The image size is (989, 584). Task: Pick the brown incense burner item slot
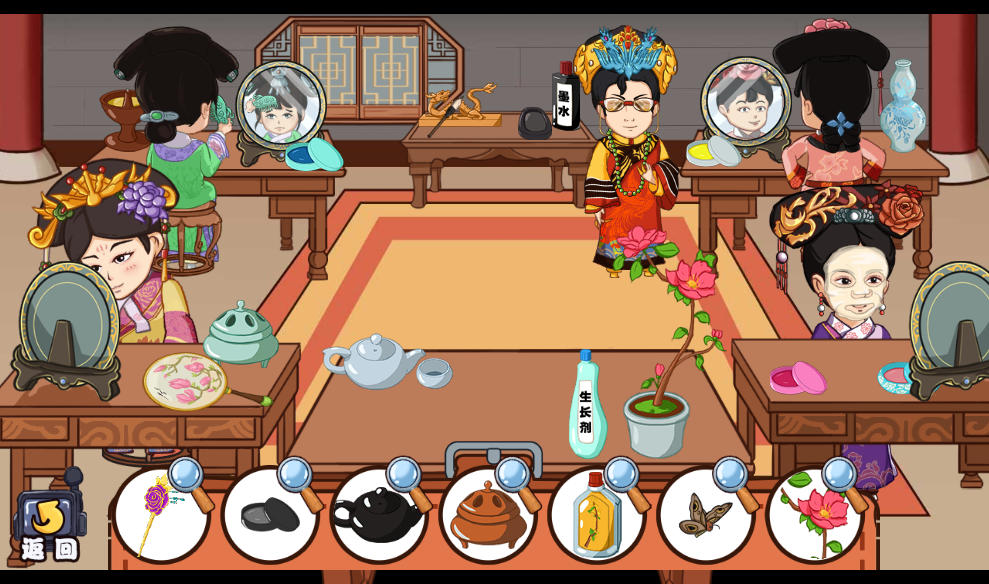(487, 515)
